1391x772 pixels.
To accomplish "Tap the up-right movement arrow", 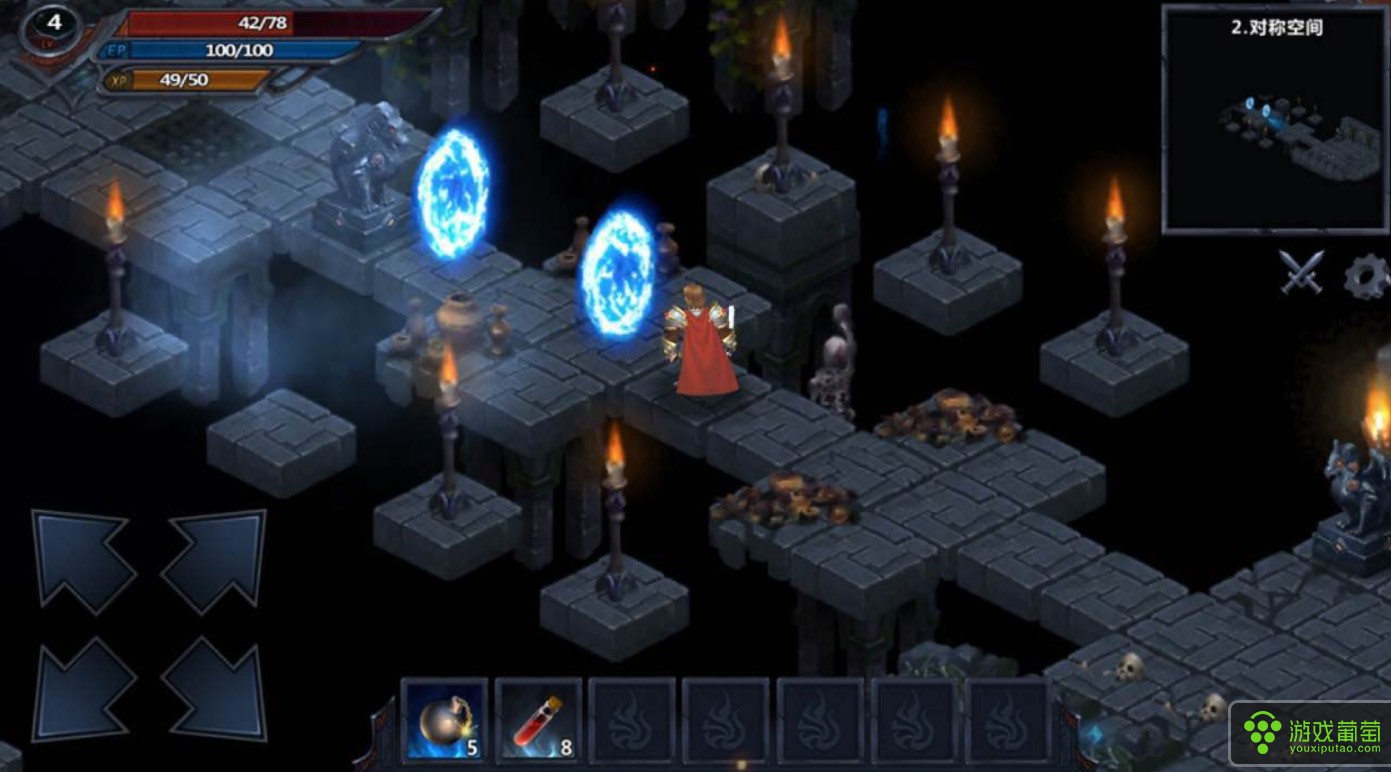I will click(214, 560).
